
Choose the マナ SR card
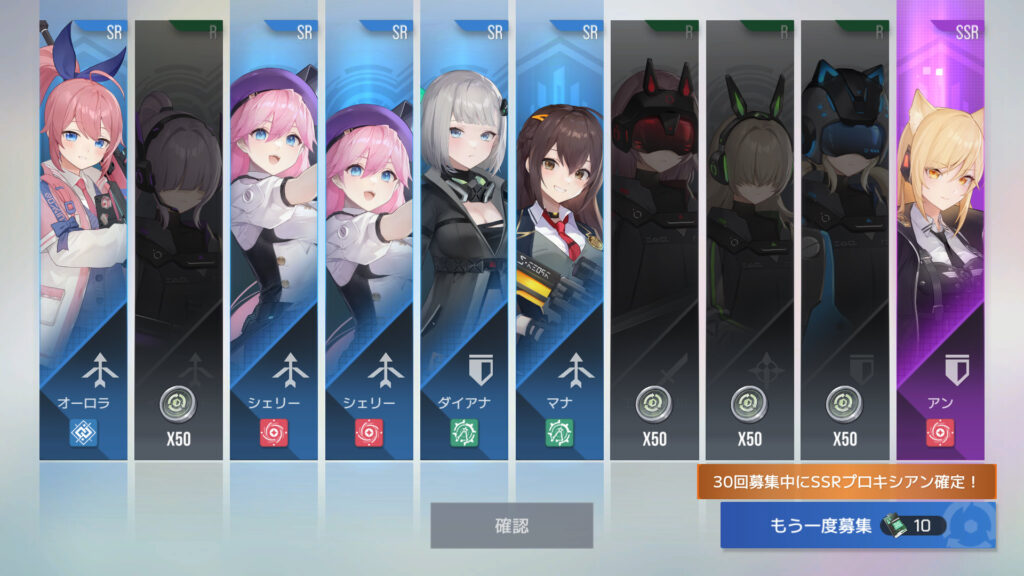pyautogui.click(x=559, y=230)
